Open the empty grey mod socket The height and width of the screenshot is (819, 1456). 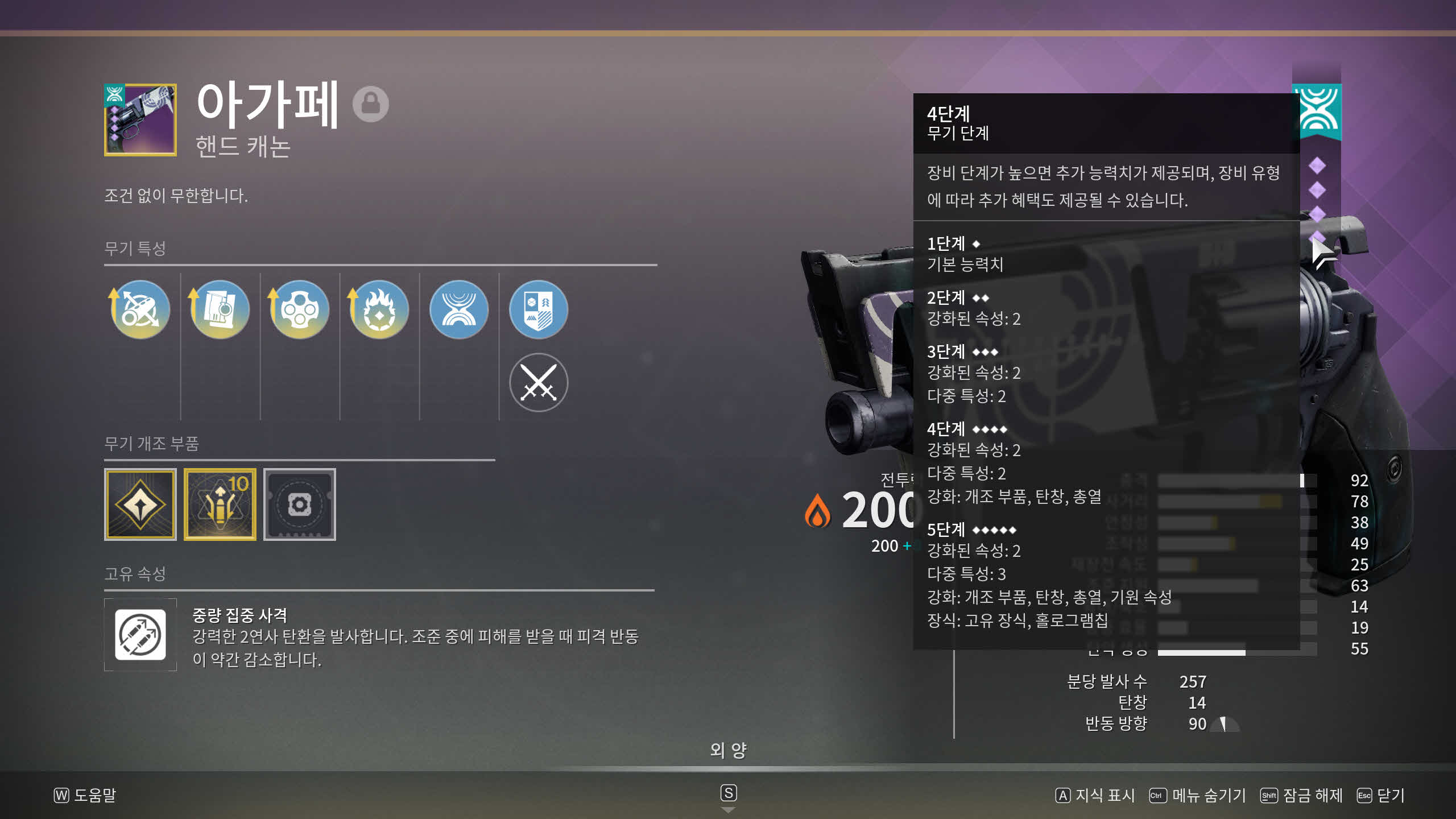300,504
